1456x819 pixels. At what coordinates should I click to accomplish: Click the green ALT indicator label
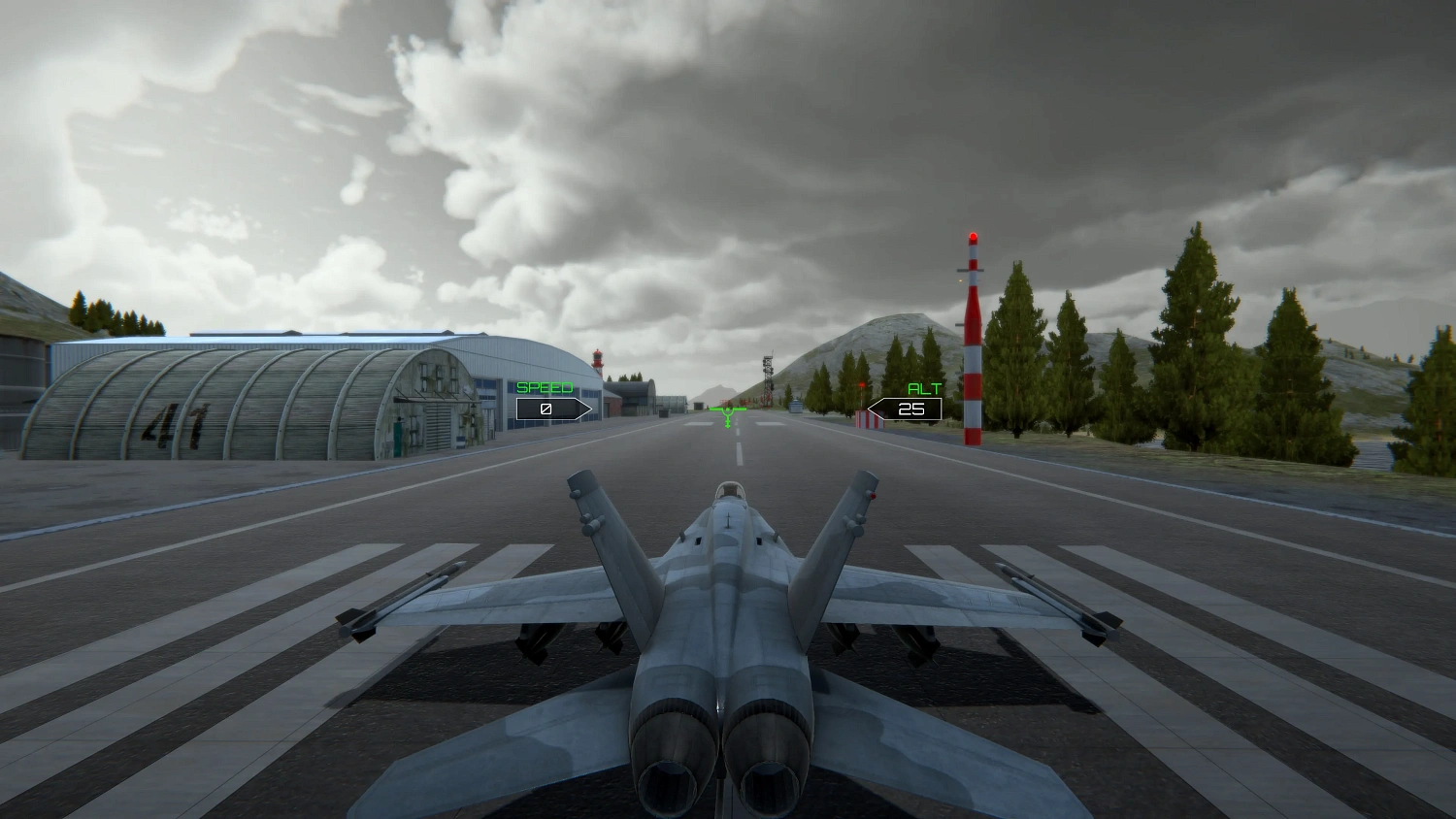tap(922, 389)
